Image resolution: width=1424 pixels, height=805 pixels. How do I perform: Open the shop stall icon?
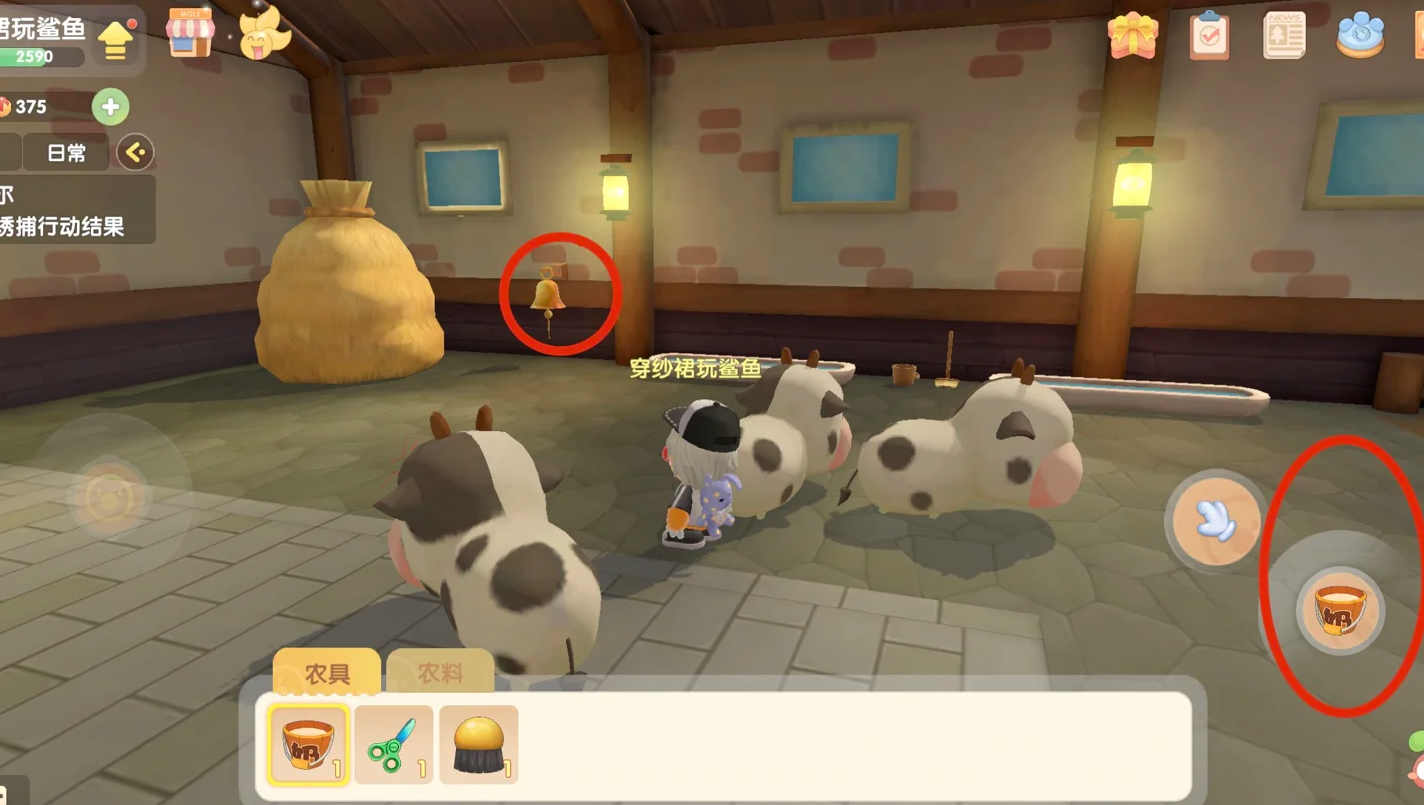tap(190, 32)
